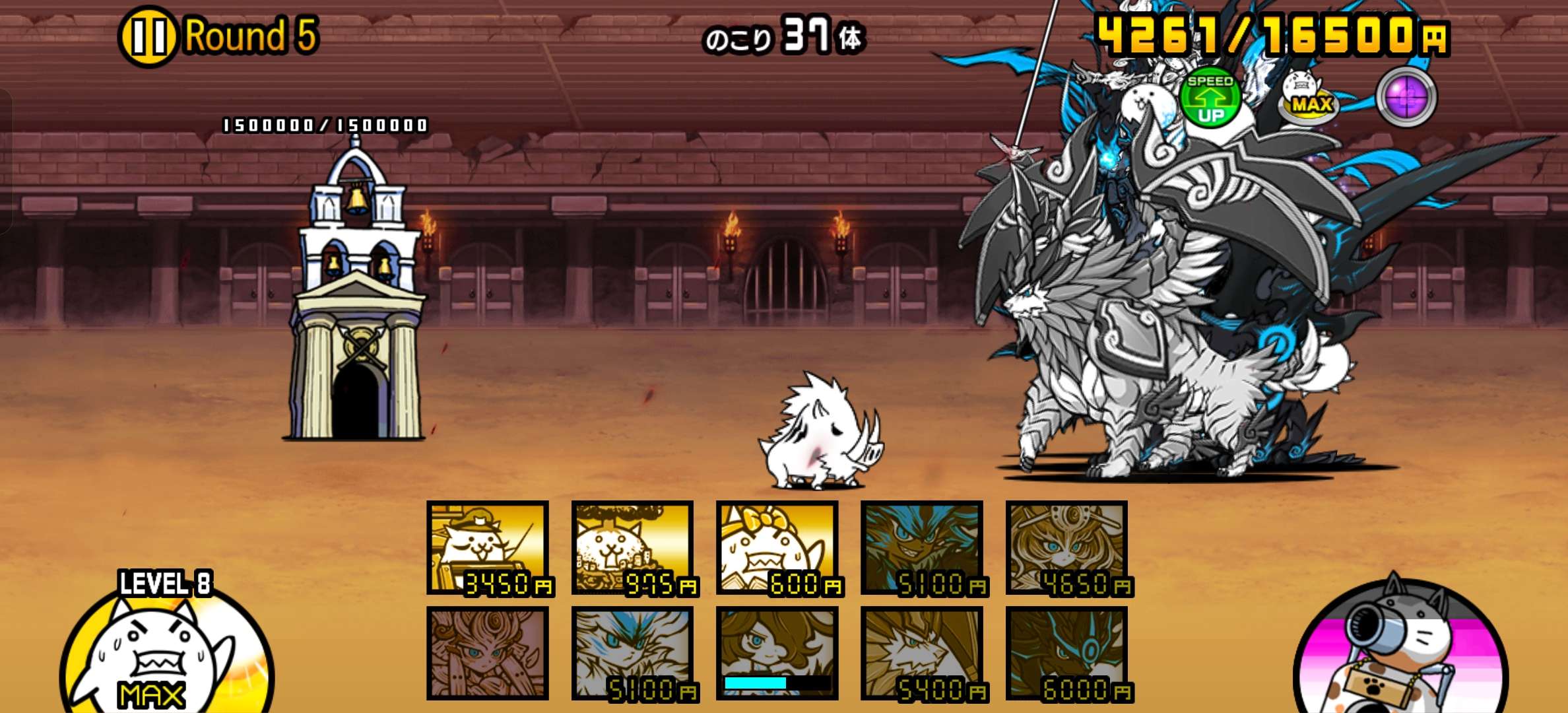
Task: Deploy the 975-yen cat unit
Action: click(633, 548)
